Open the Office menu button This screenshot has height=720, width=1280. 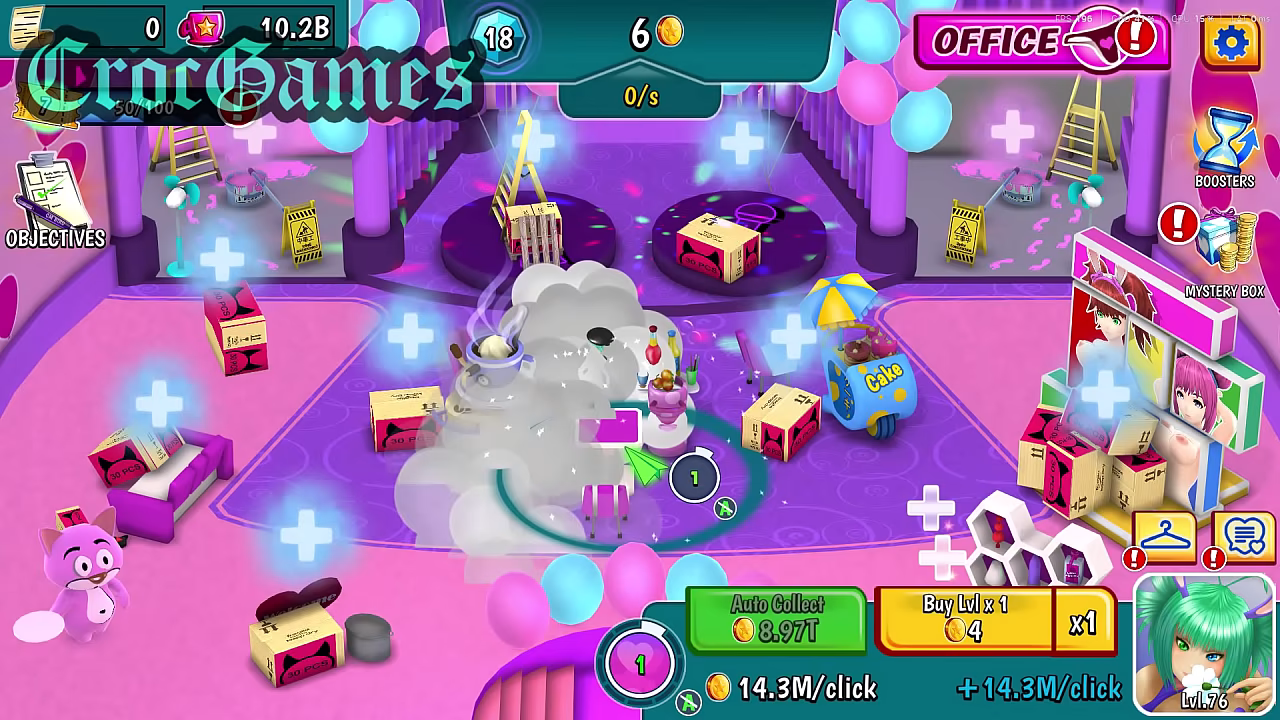click(1040, 40)
